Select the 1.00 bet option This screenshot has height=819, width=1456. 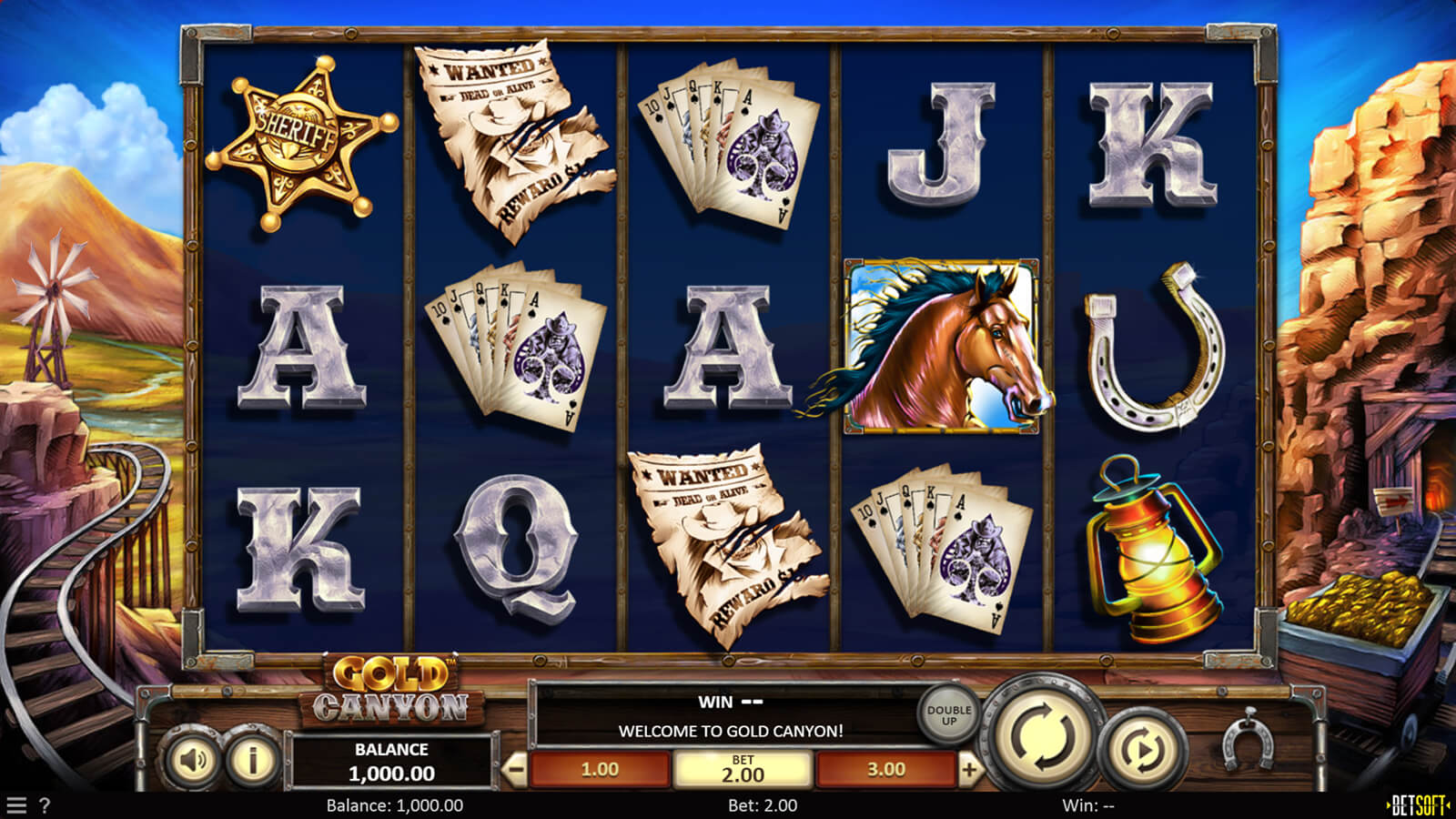pos(600,770)
